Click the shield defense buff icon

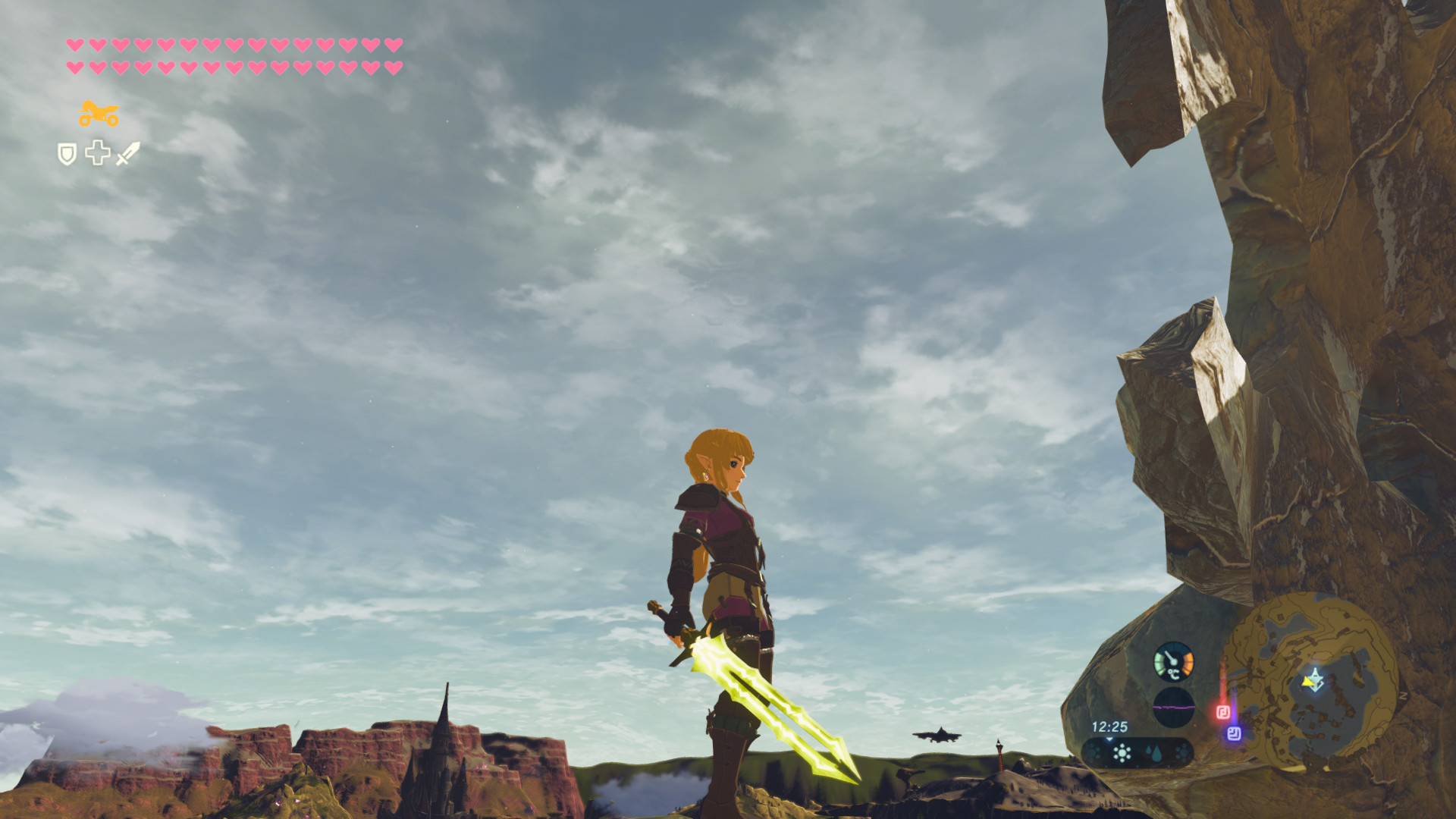coord(67,152)
